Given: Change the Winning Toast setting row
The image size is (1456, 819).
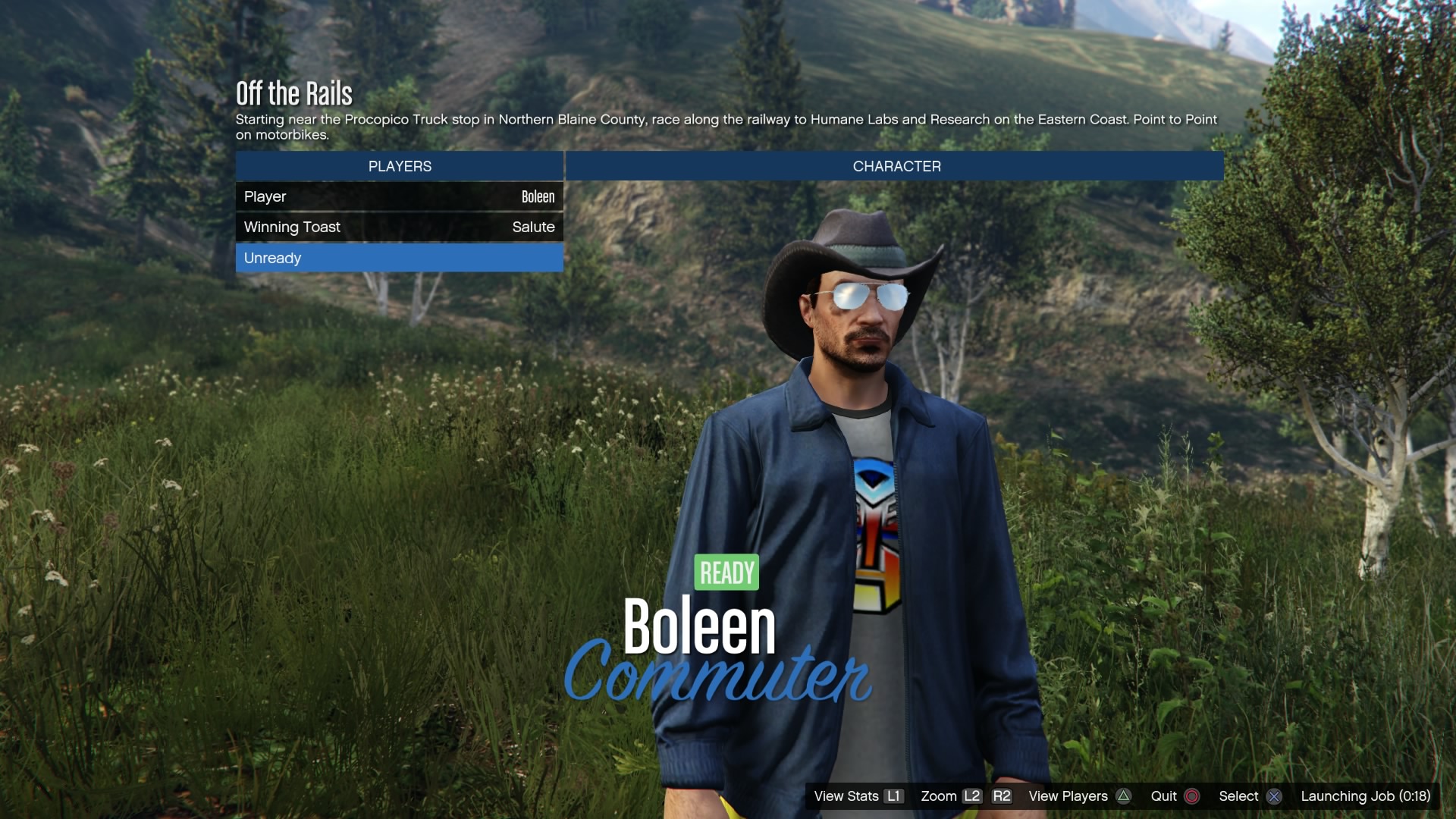Looking at the screenshot, I should [399, 227].
